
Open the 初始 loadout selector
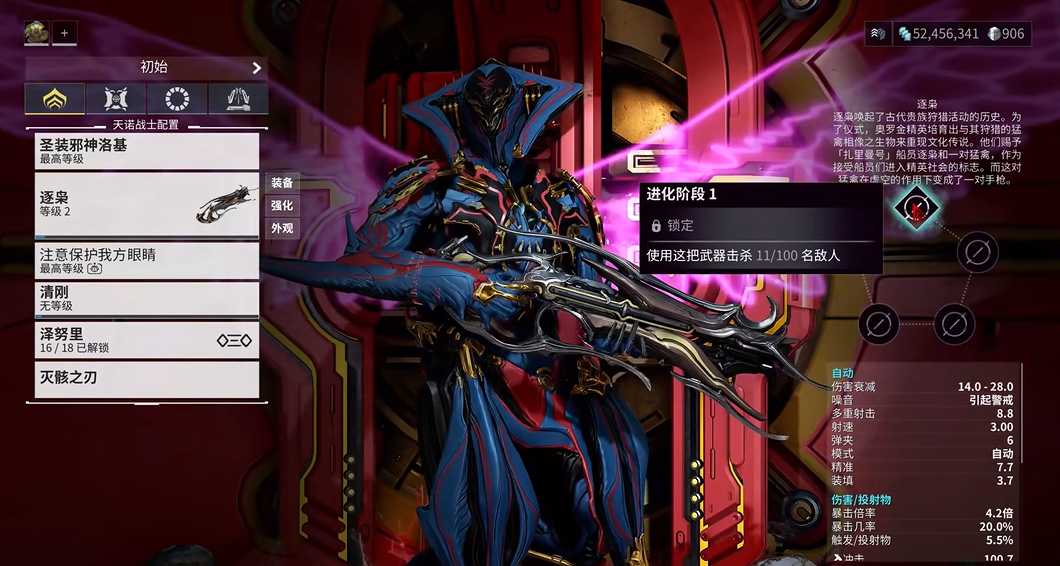147,68
